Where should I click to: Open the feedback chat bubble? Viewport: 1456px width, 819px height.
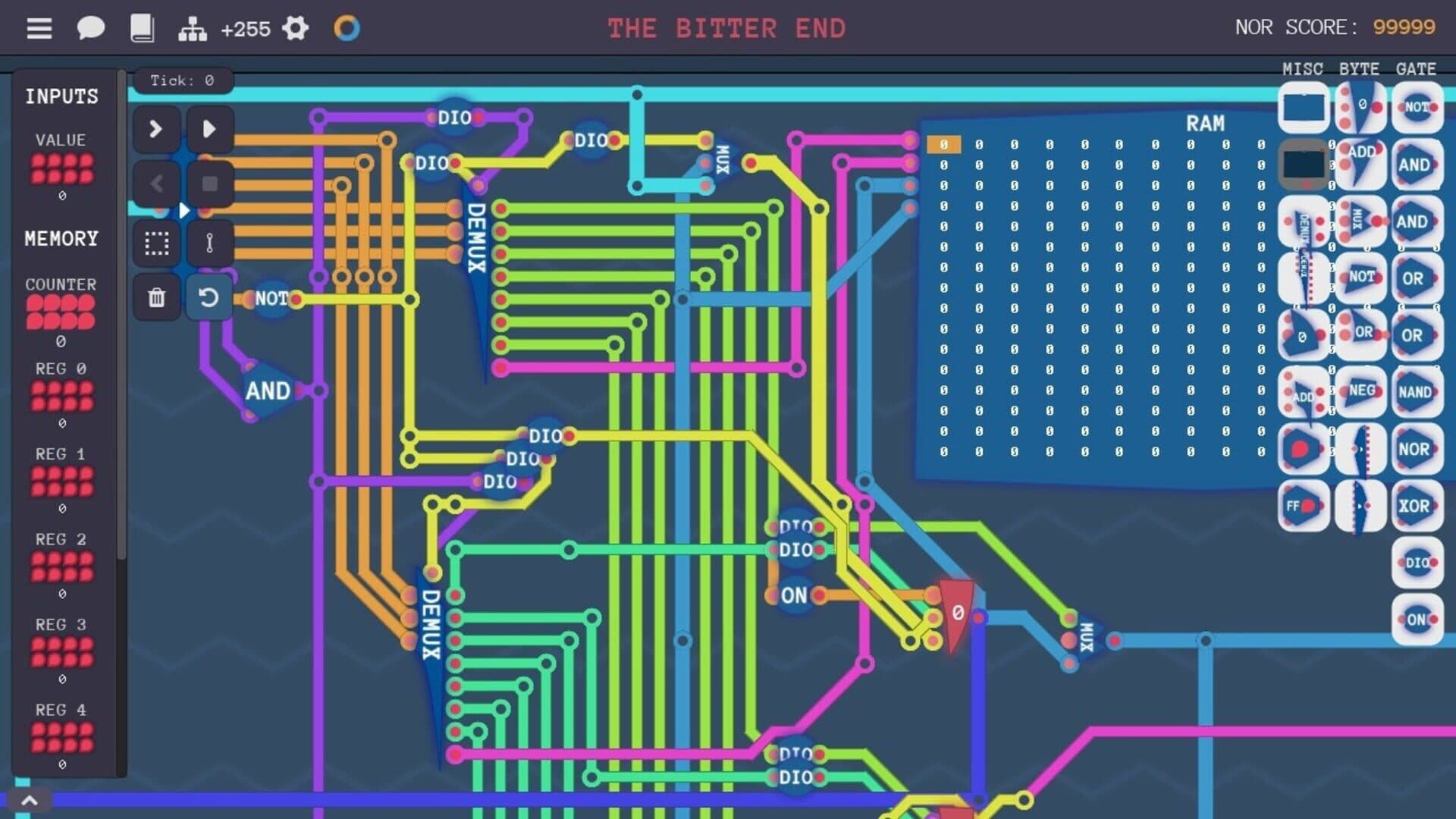pyautogui.click(x=90, y=28)
